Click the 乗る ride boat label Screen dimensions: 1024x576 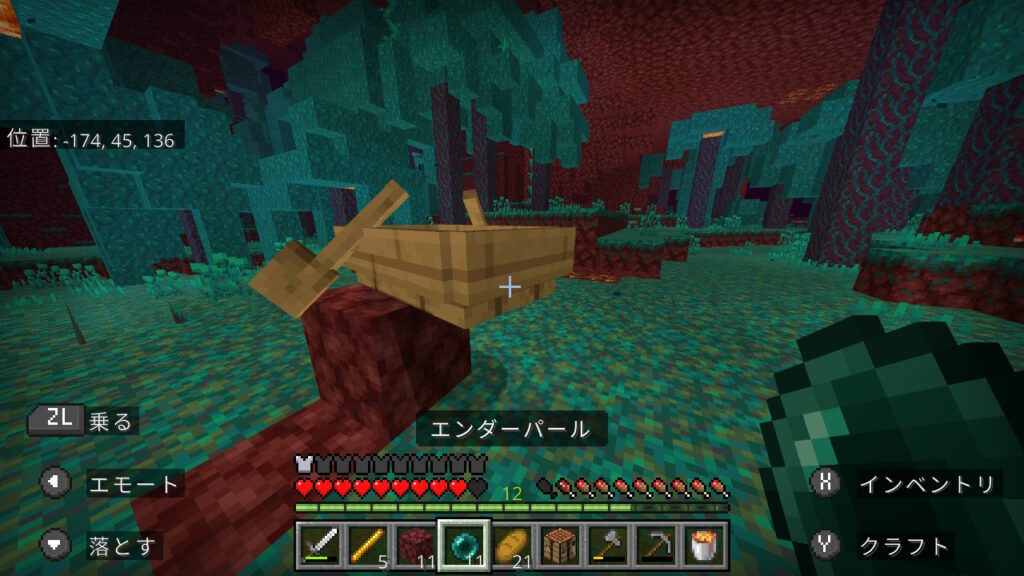point(110,422)
